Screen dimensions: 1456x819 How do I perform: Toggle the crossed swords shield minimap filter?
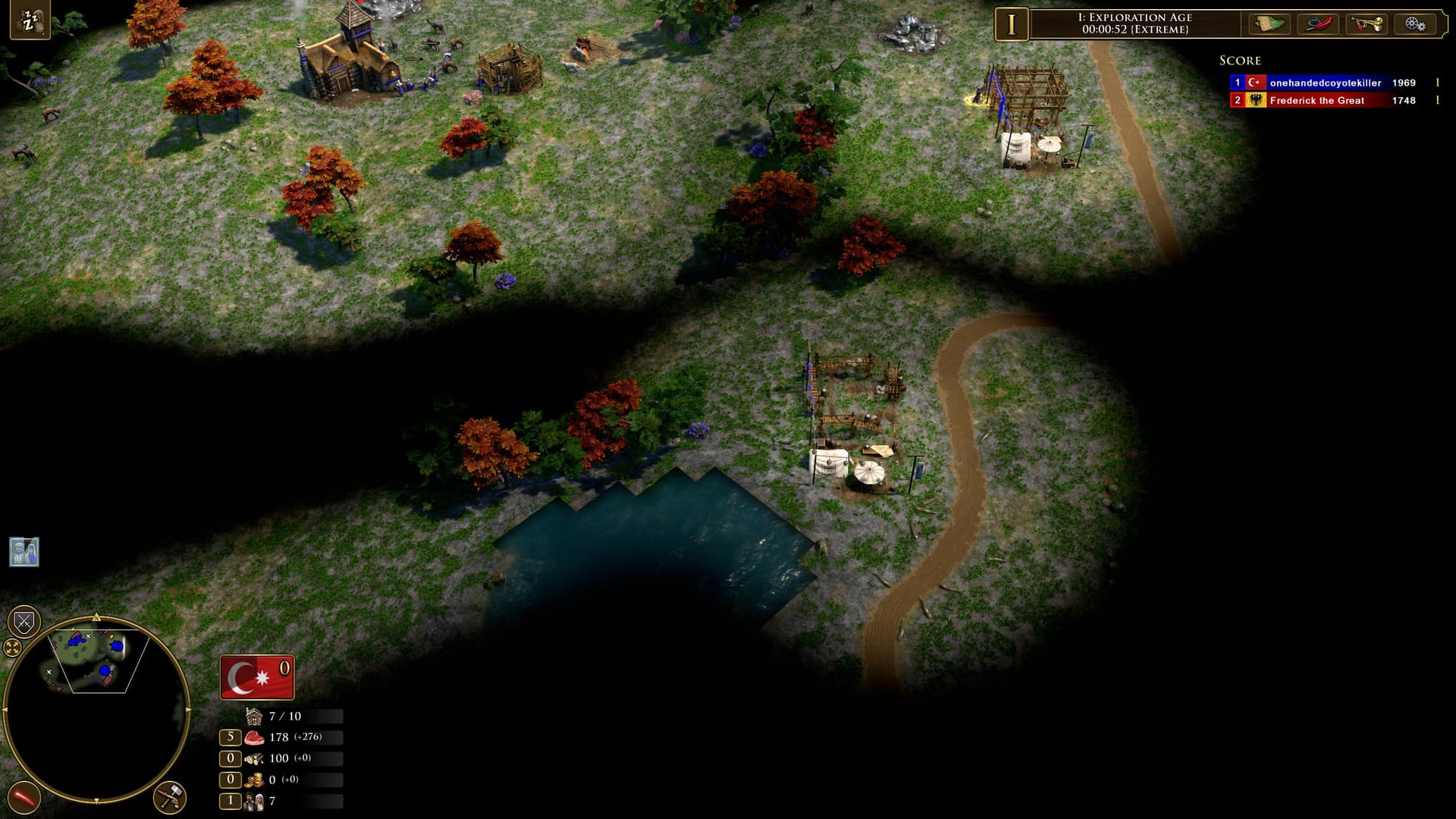click(24, 623)
